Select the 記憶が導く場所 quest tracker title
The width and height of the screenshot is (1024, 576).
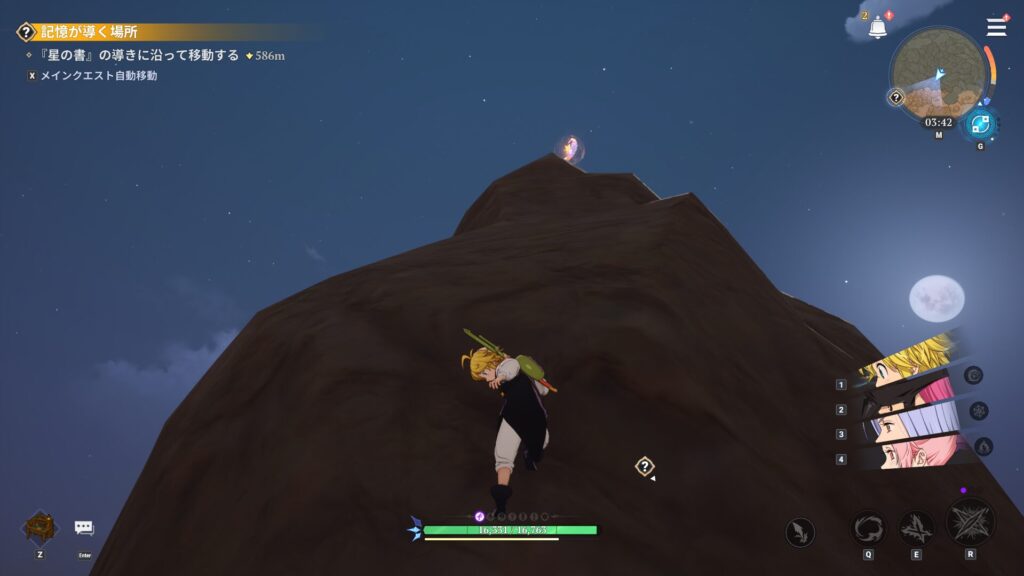[x=90, y=32]
